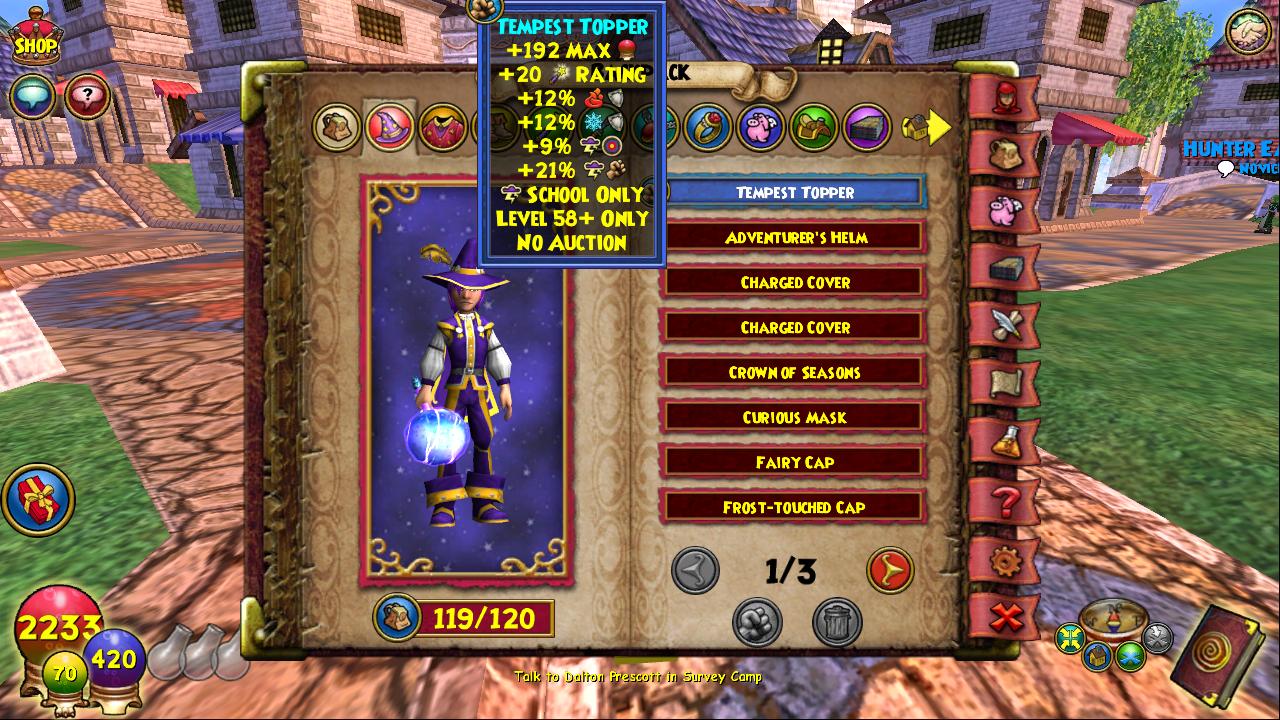Select the Frost-Touched Cap row

click(x=795, y=508)
